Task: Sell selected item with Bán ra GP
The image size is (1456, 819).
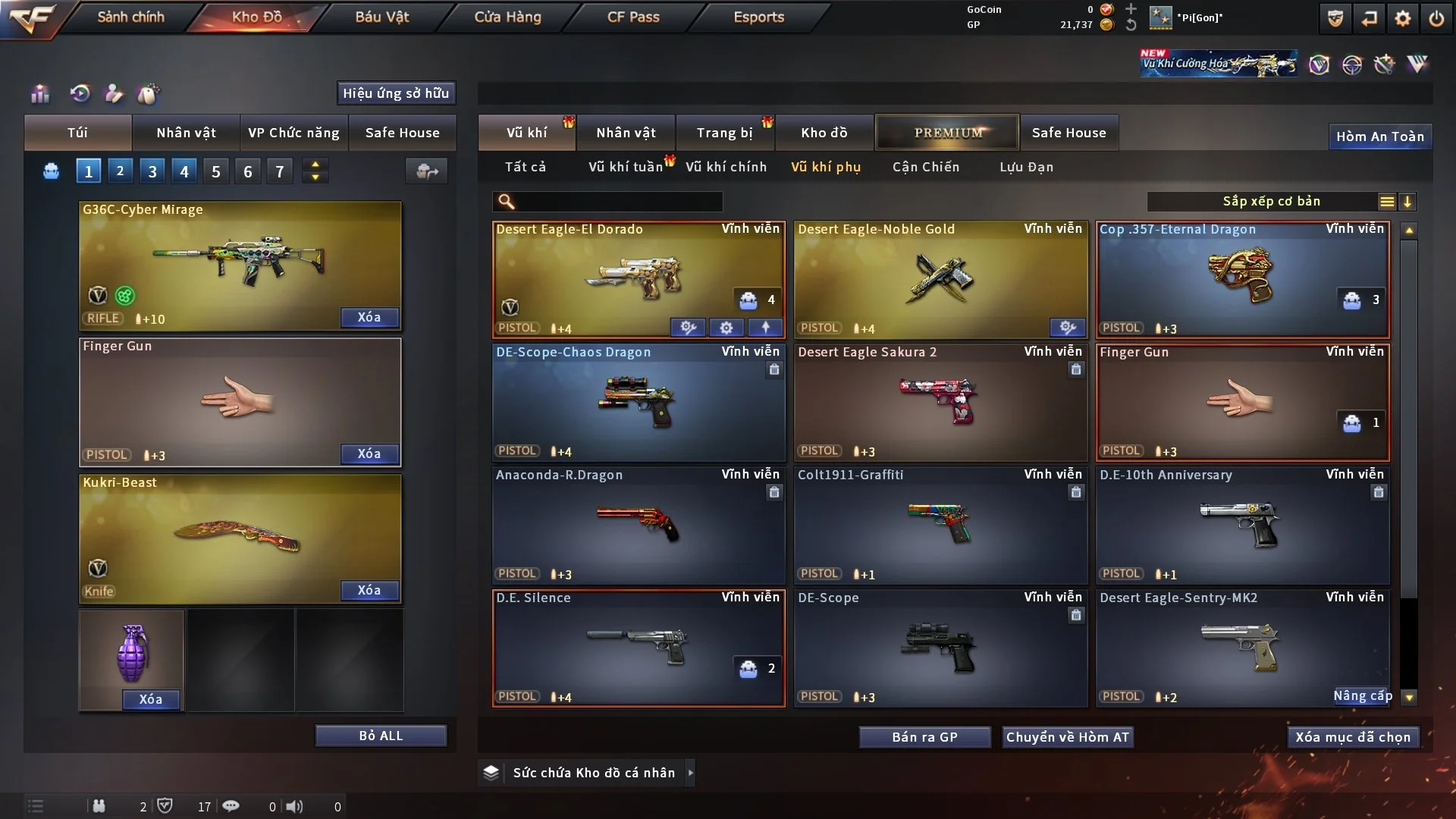Action: click(924, 737)
